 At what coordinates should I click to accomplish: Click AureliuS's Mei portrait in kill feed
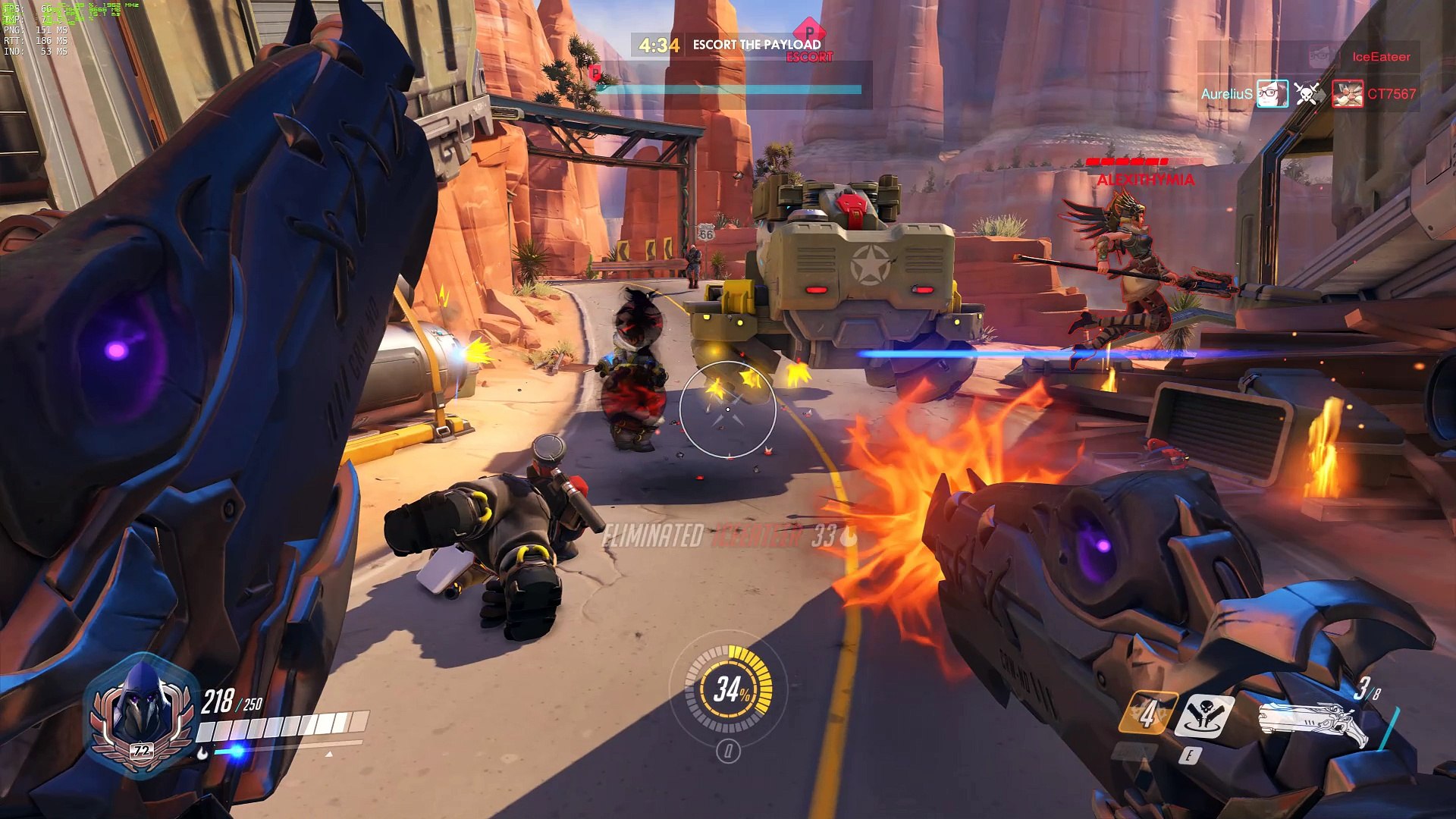1272,94
